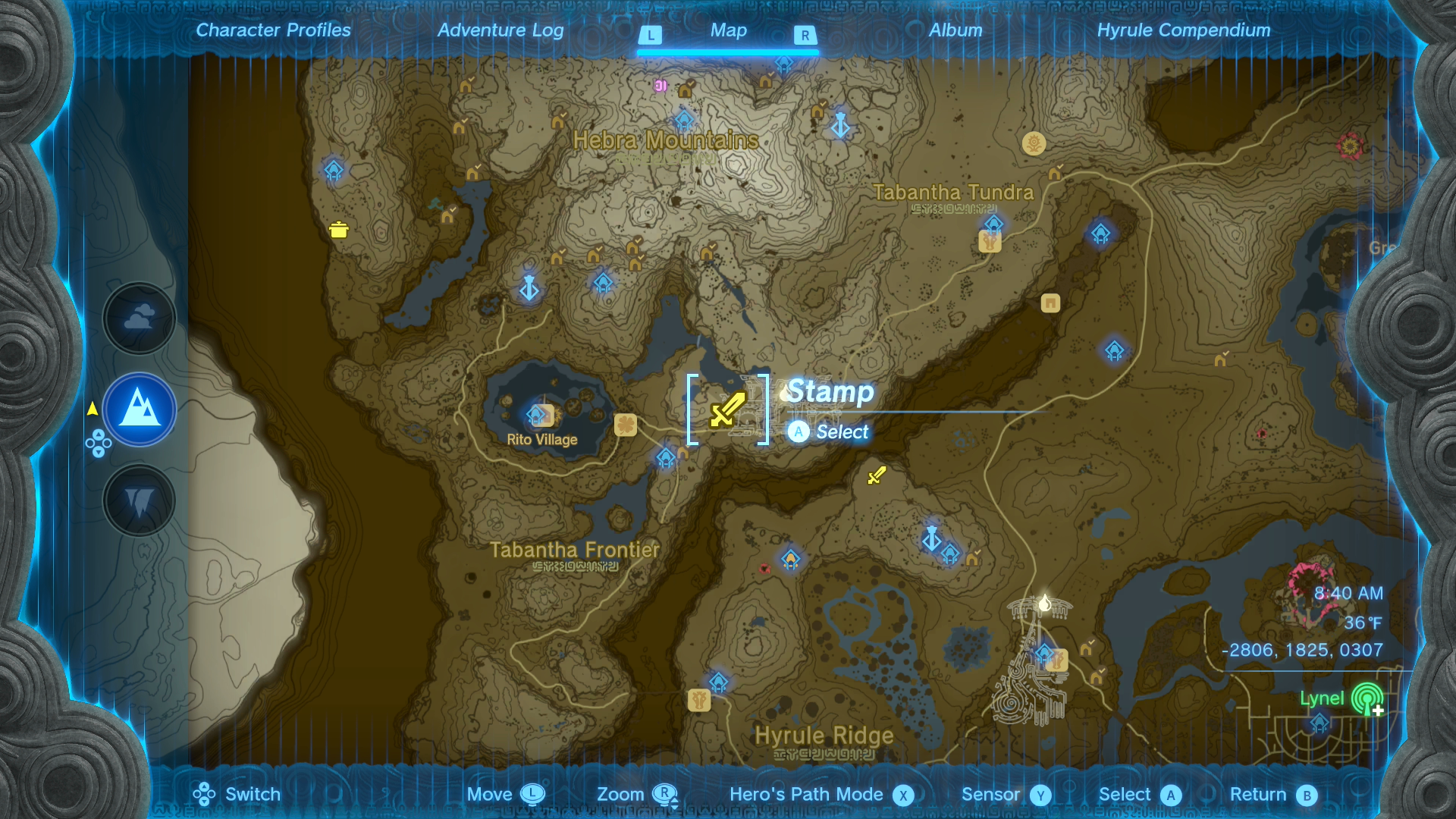Click the Skyview Tower icon north of Tabantha Tundra

coord(840,126)
